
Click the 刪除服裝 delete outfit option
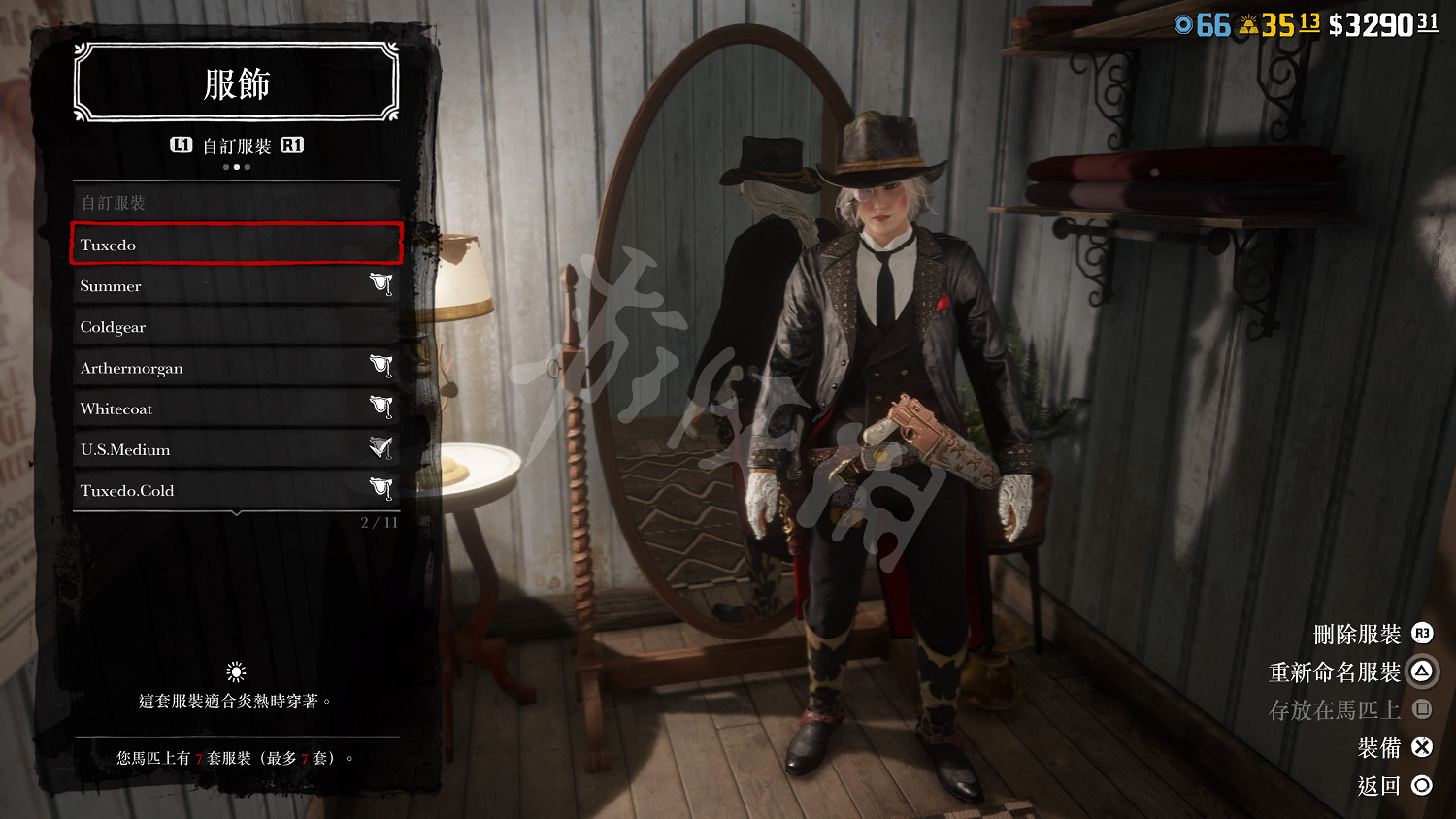click(1371, 635)
